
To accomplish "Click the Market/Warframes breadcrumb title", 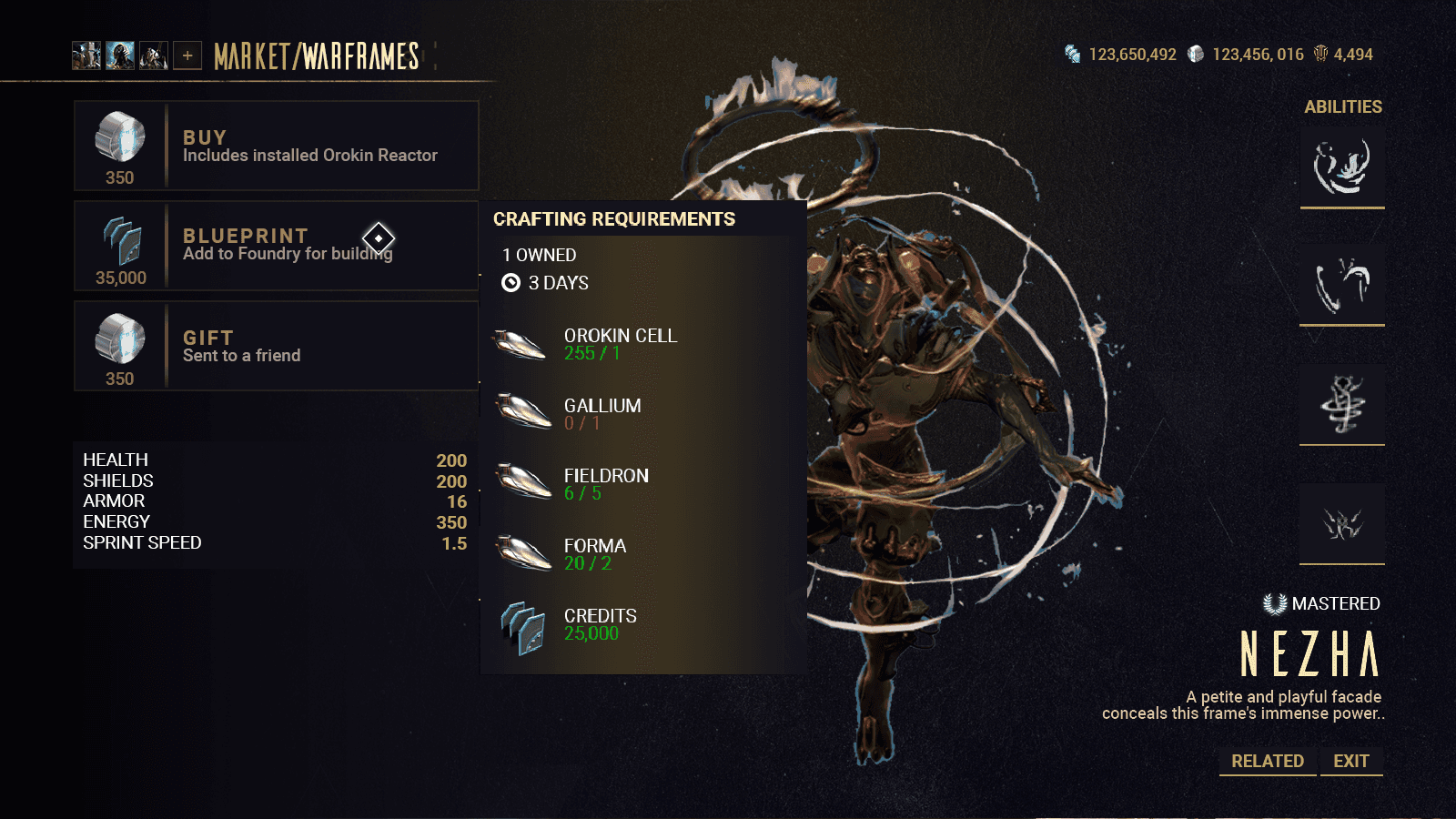I will 316,56.
